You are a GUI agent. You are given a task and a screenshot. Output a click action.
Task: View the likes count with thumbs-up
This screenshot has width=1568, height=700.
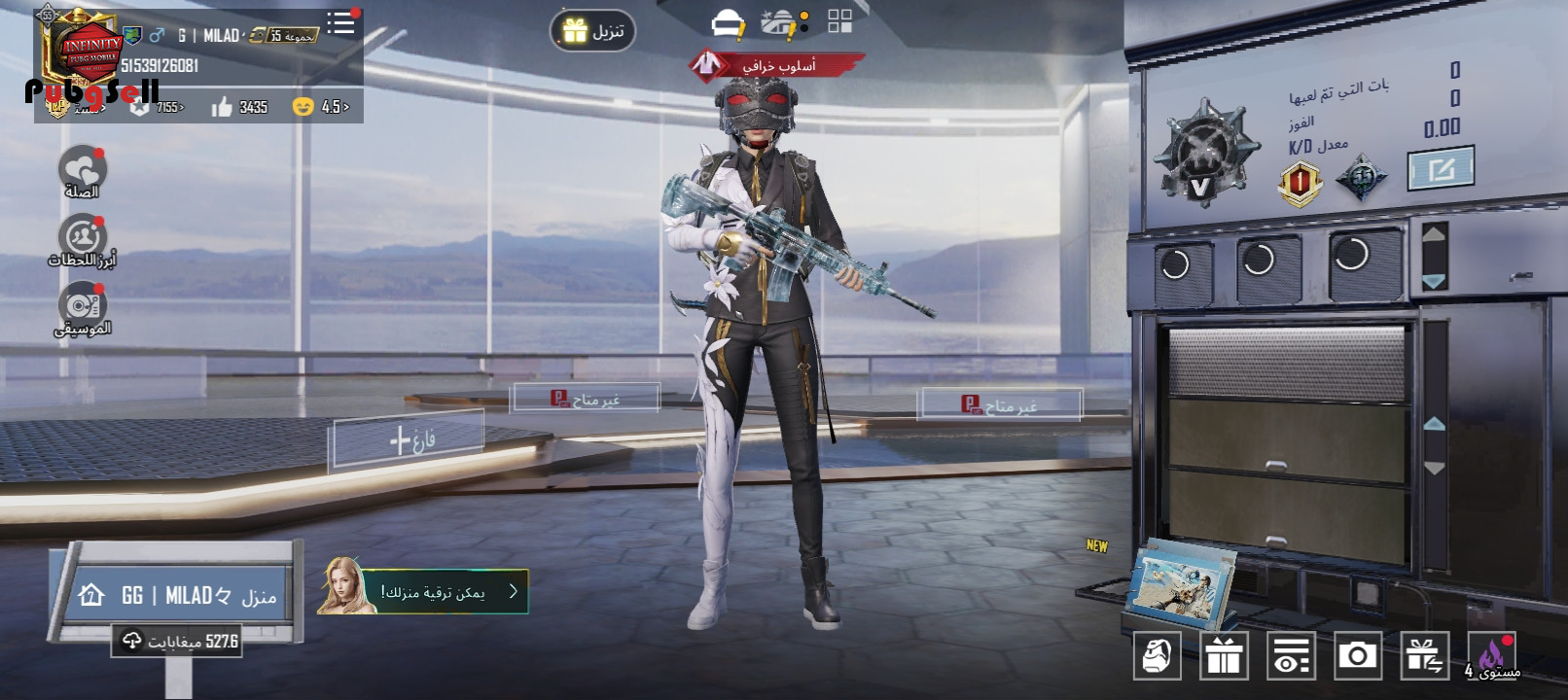239,107
